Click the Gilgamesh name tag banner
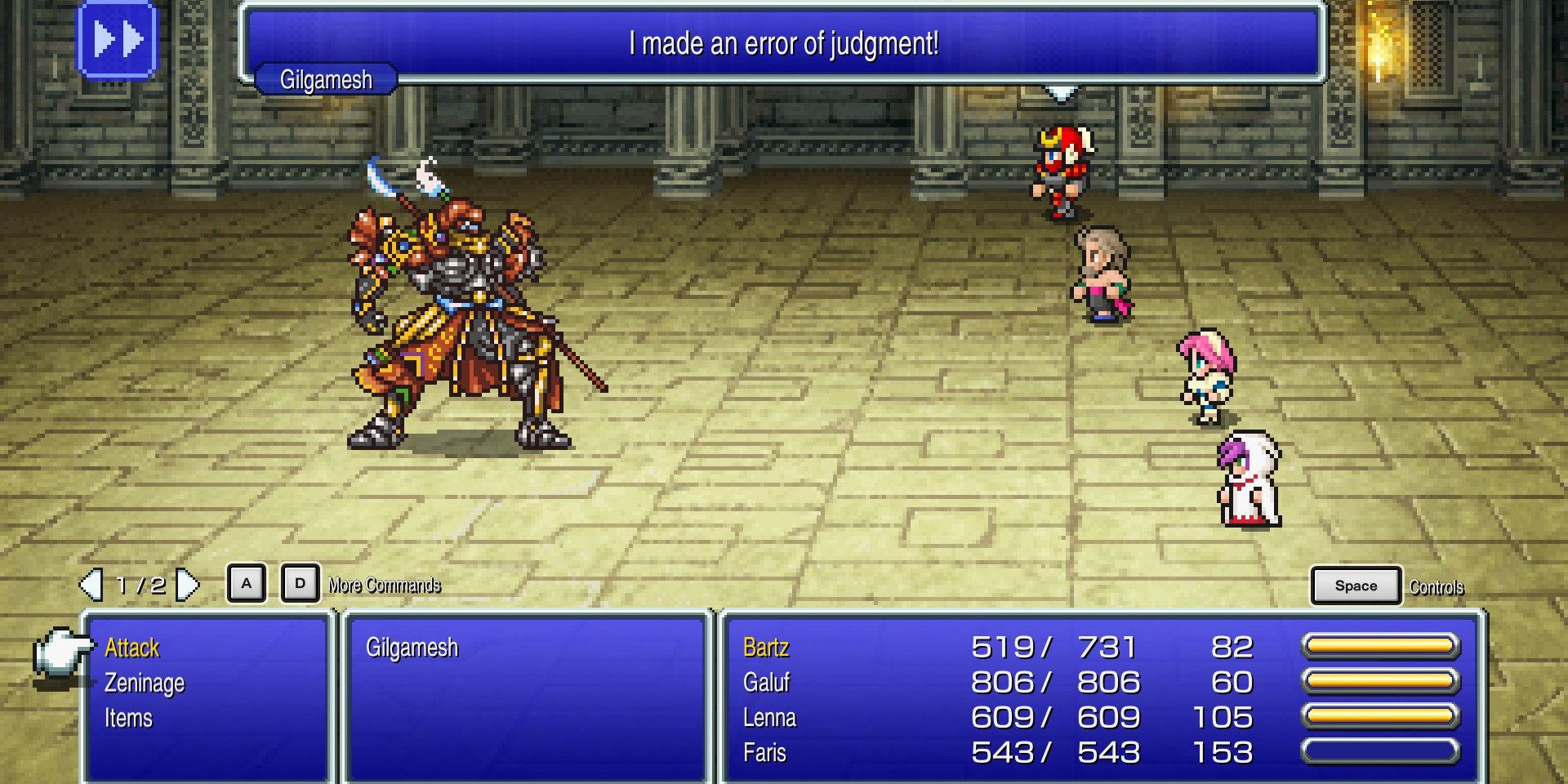Image resolution: width=1568 pixels, height=784 pixels. pyautogui.click(x=323, y=80)
